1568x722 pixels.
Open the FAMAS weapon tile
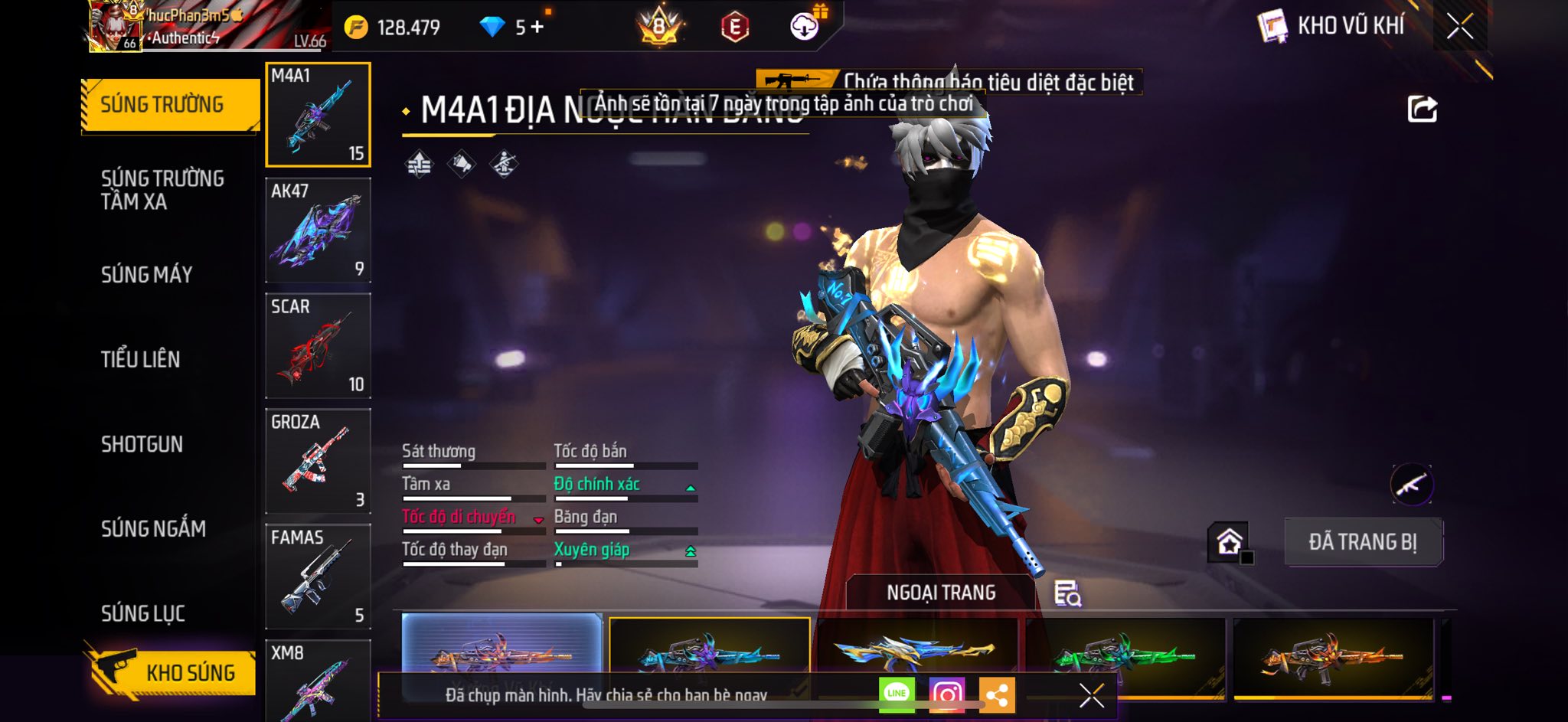pyautogui.click(x=318, y=577)
